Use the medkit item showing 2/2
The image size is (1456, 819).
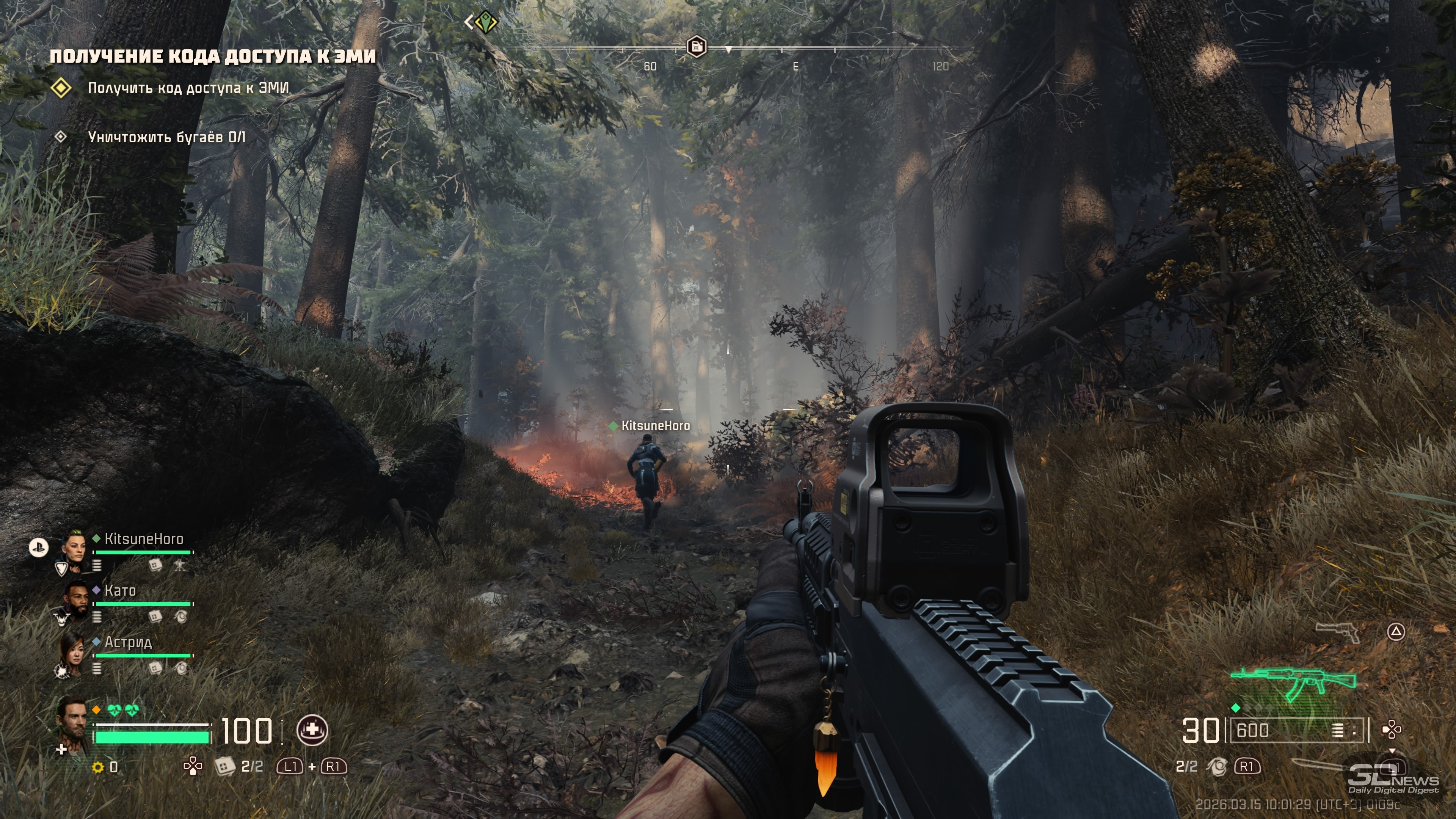coord(225,766)
